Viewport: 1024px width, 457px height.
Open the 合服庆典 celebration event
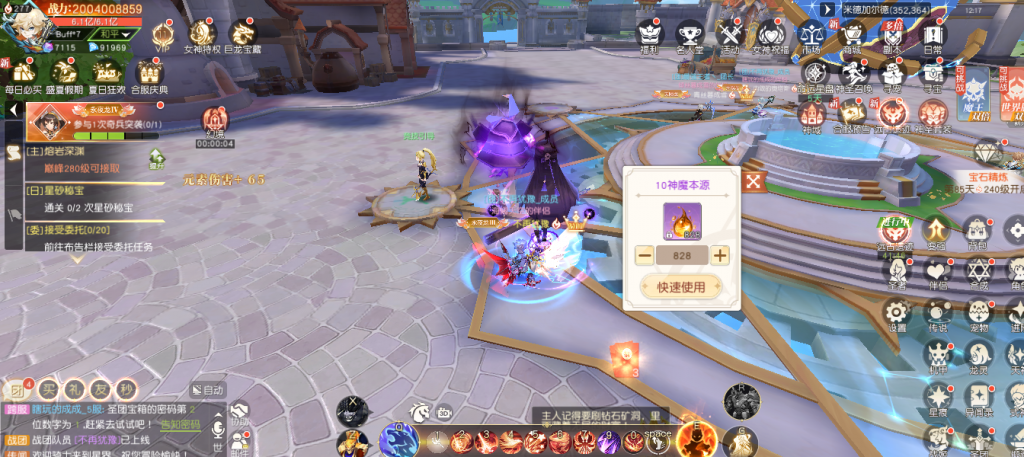pos(150,75)
